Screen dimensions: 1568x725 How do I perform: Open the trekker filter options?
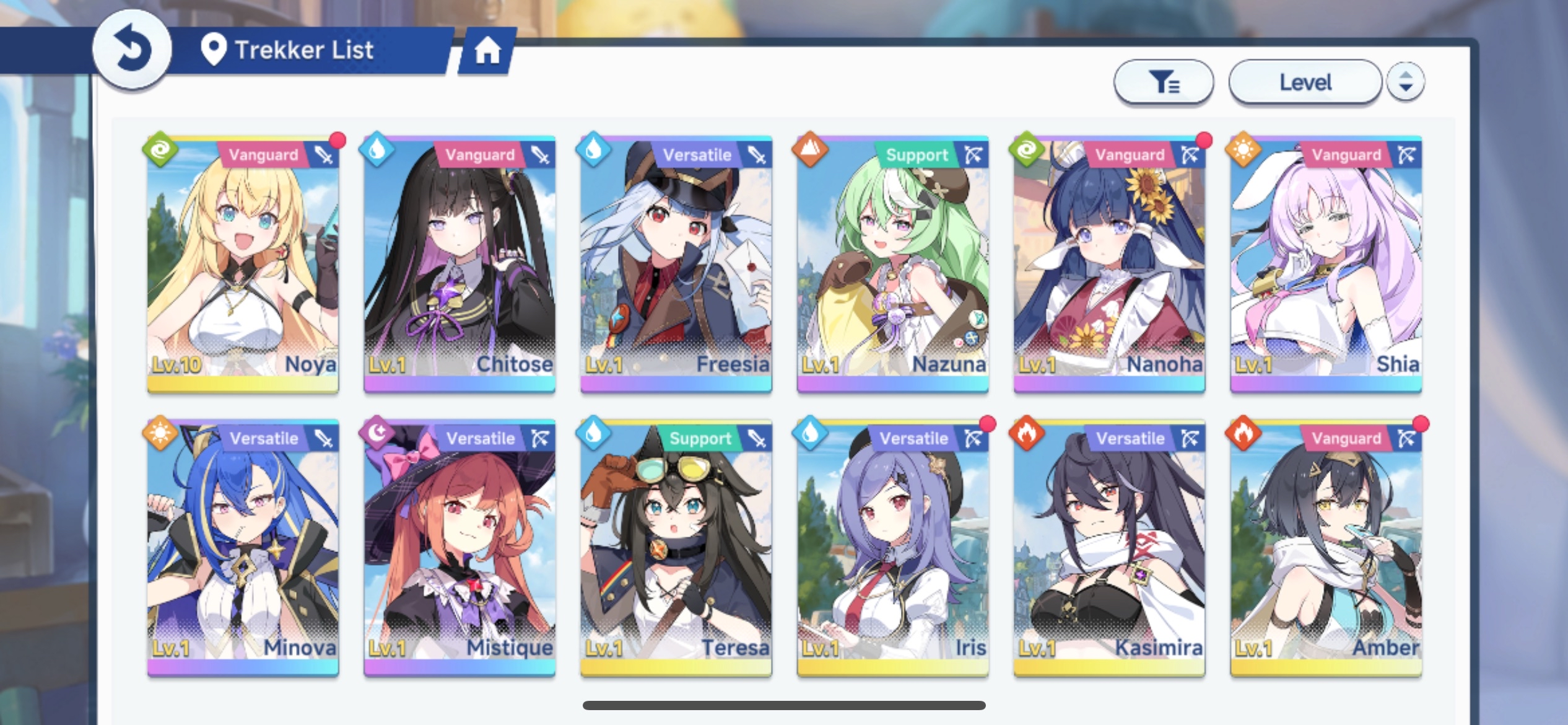(x=1163, y=82)
